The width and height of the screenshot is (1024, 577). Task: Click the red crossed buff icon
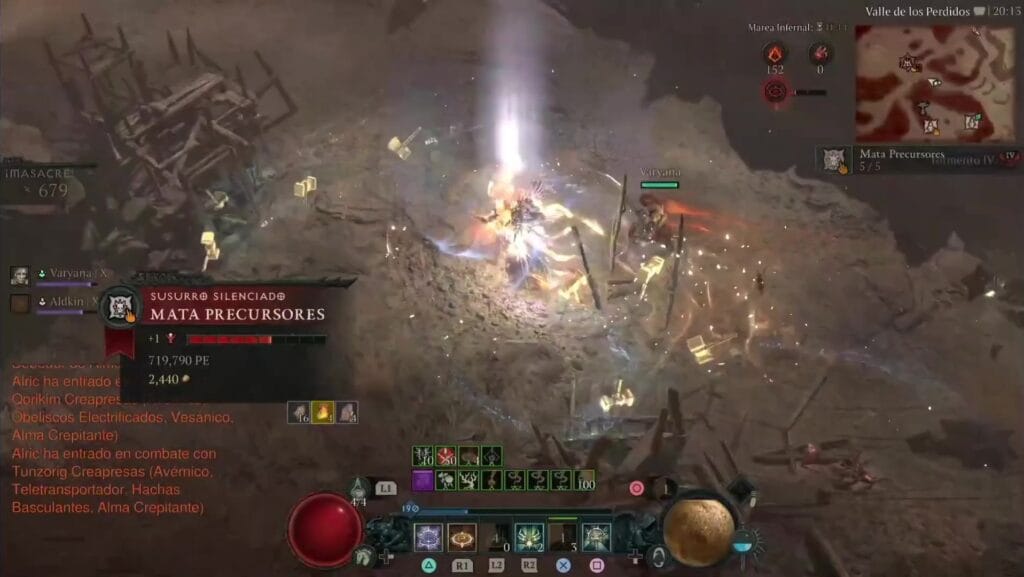[x=445, y=457]
